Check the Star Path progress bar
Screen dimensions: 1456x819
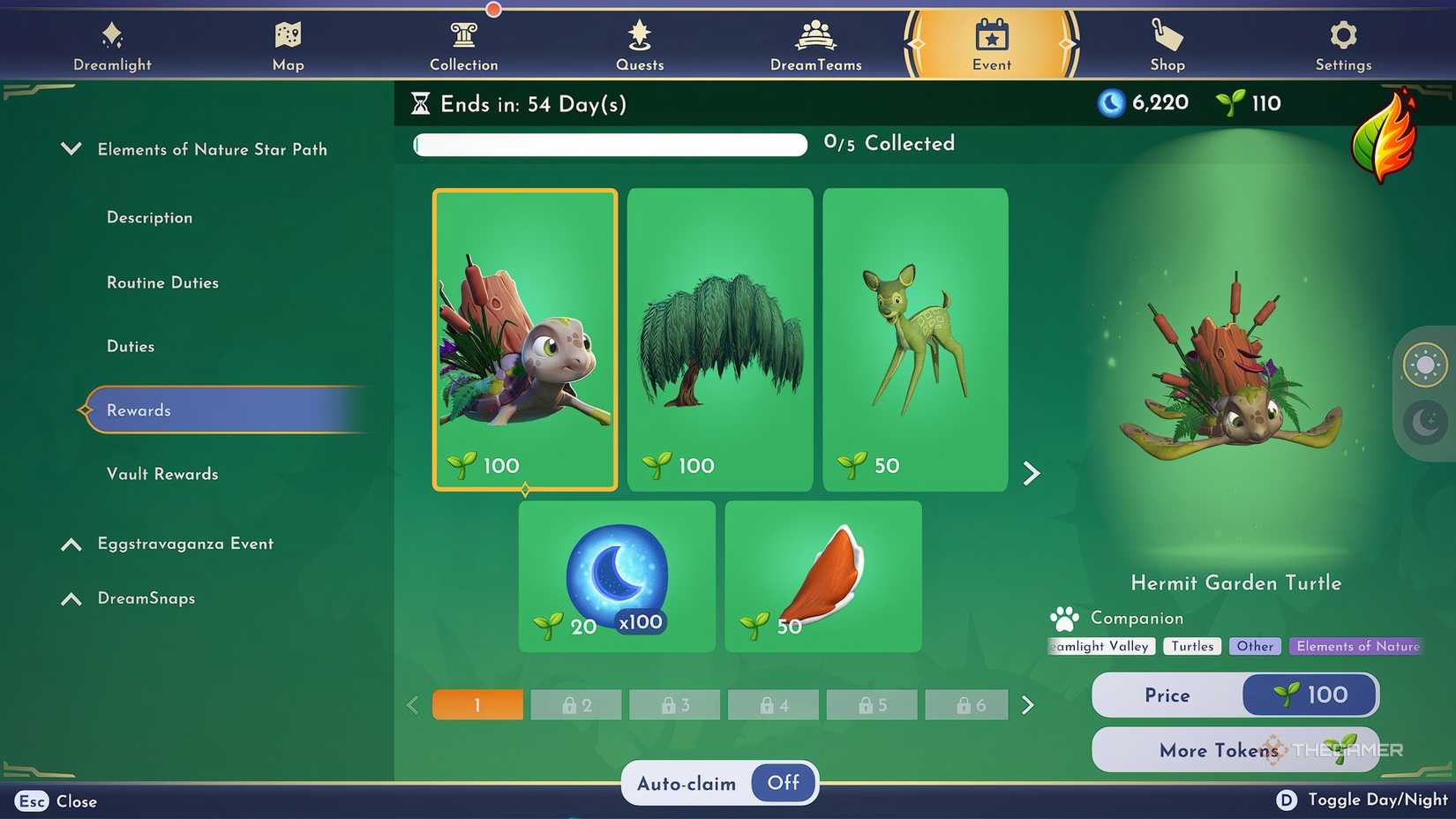[609, 144]
